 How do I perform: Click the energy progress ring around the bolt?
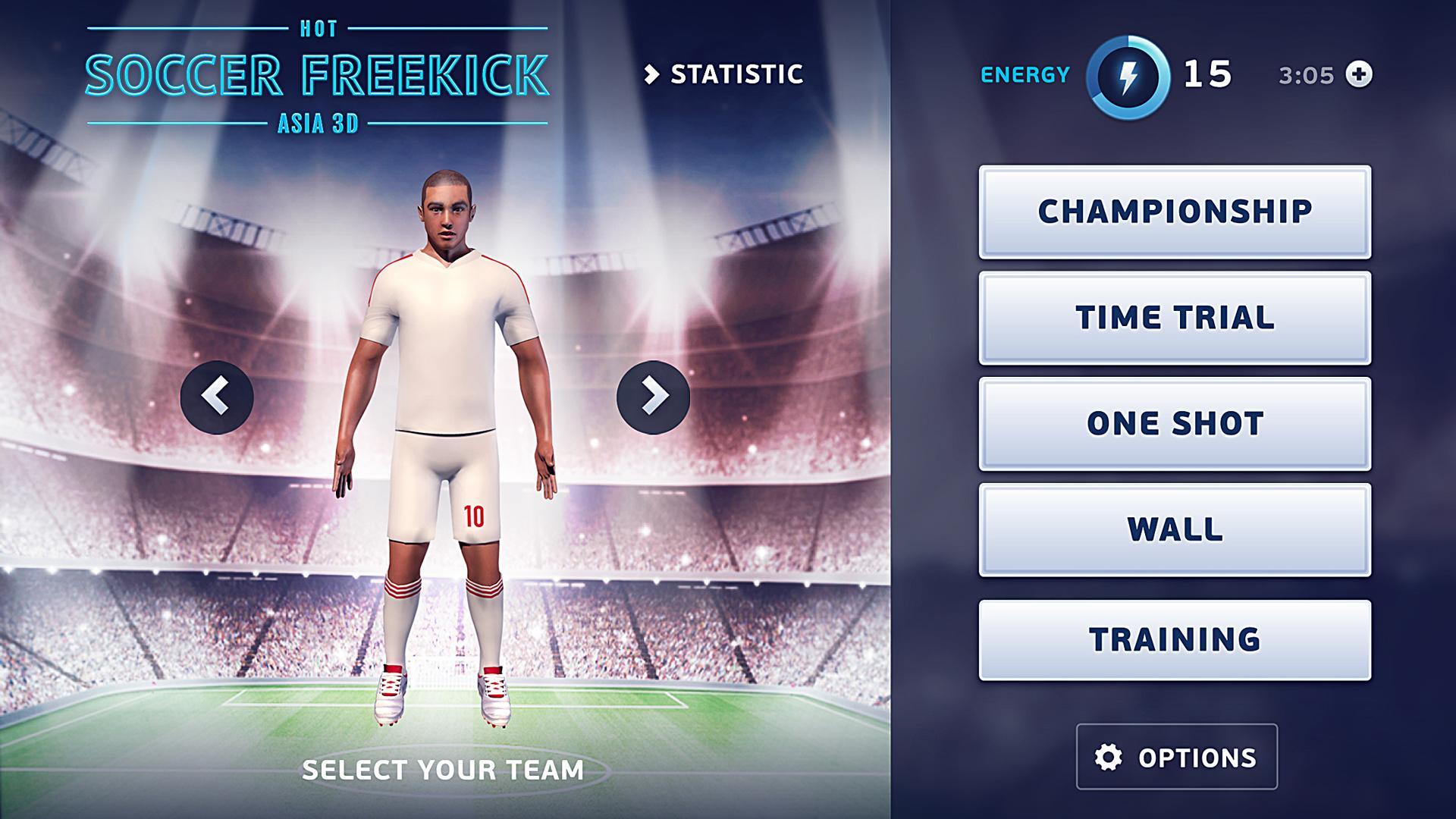point(1128,74)
